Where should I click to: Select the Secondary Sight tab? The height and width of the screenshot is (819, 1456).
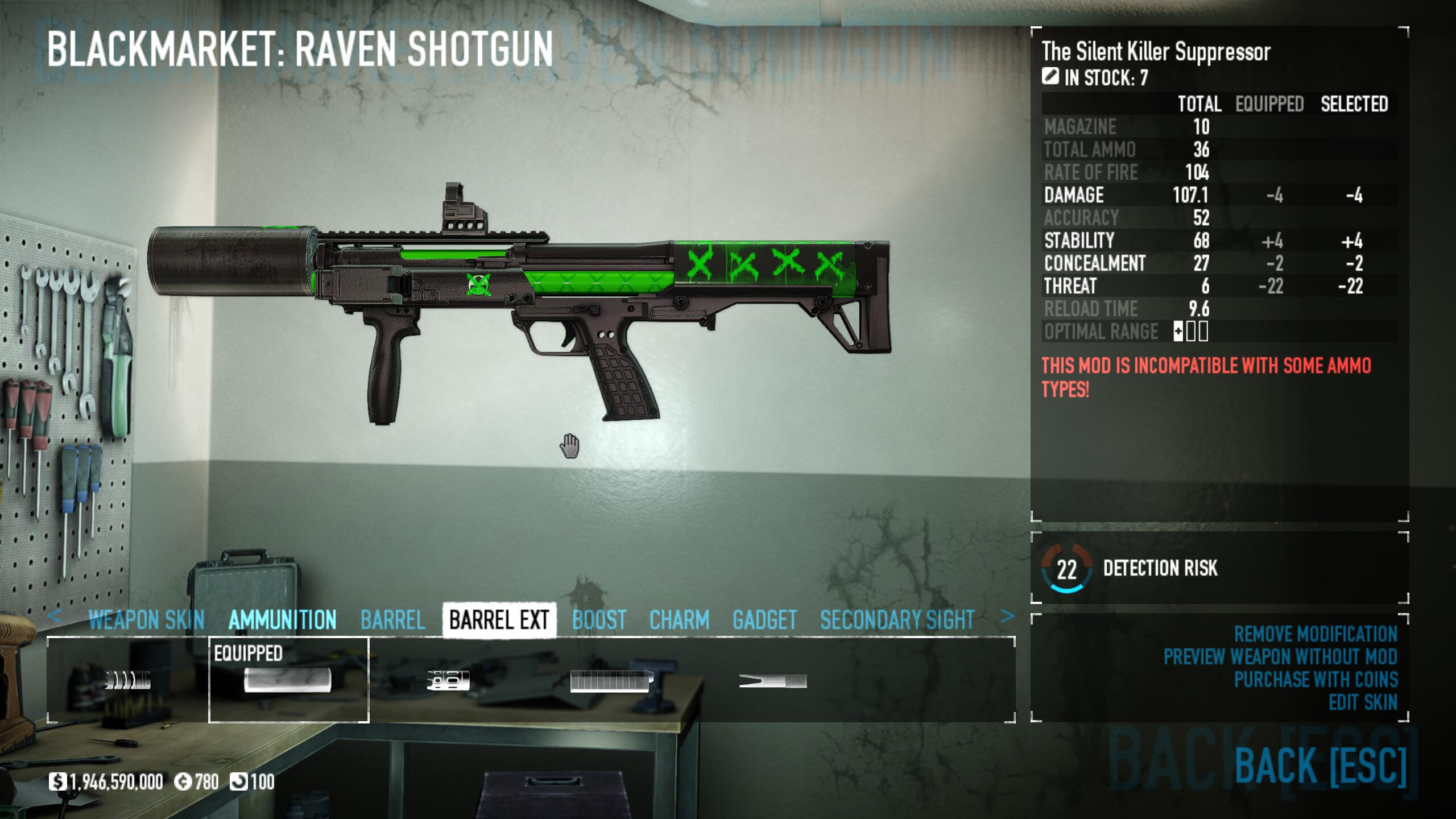click(897, 619)
